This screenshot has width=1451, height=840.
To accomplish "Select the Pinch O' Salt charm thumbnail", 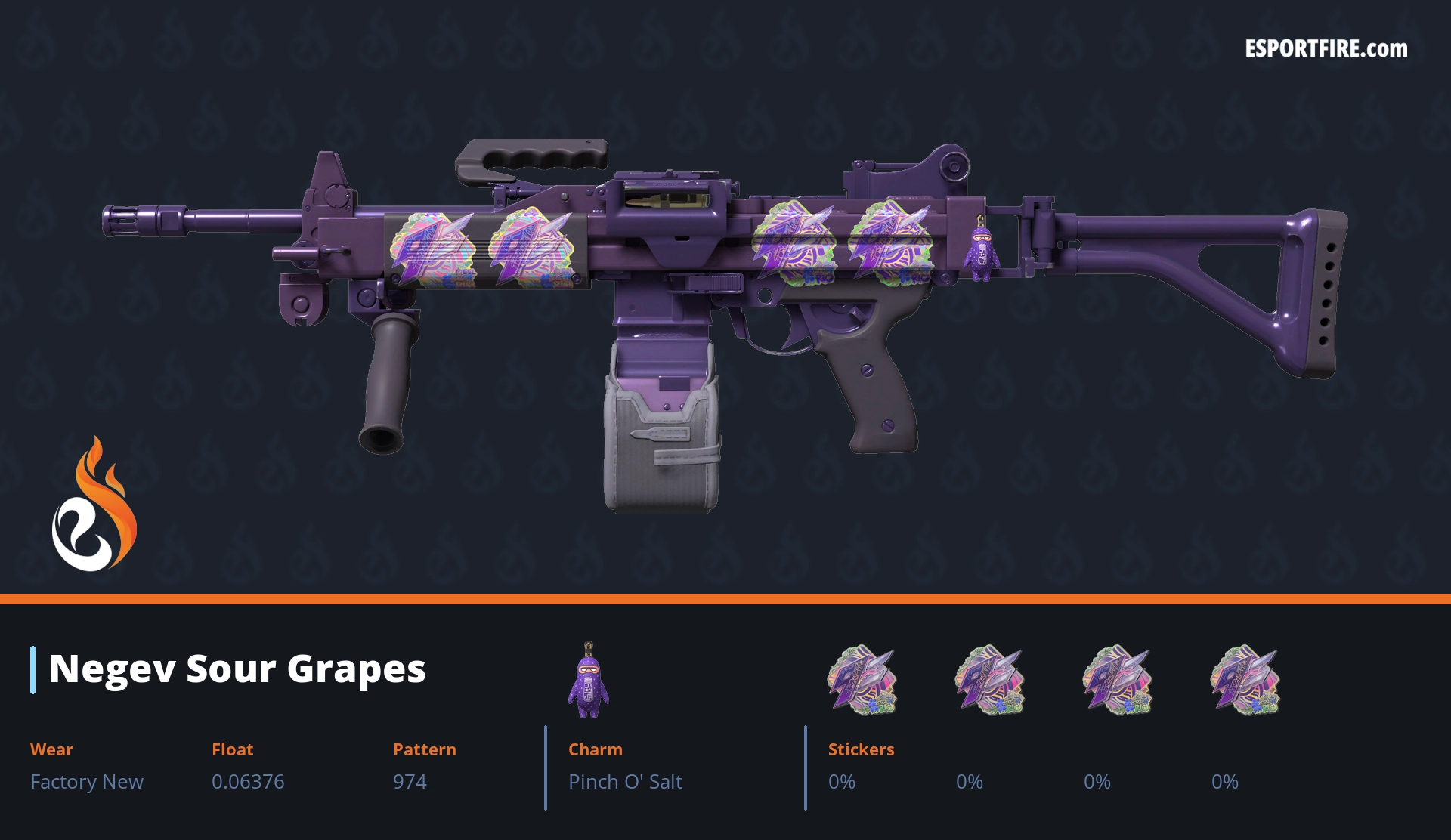I will click(588, 680).
